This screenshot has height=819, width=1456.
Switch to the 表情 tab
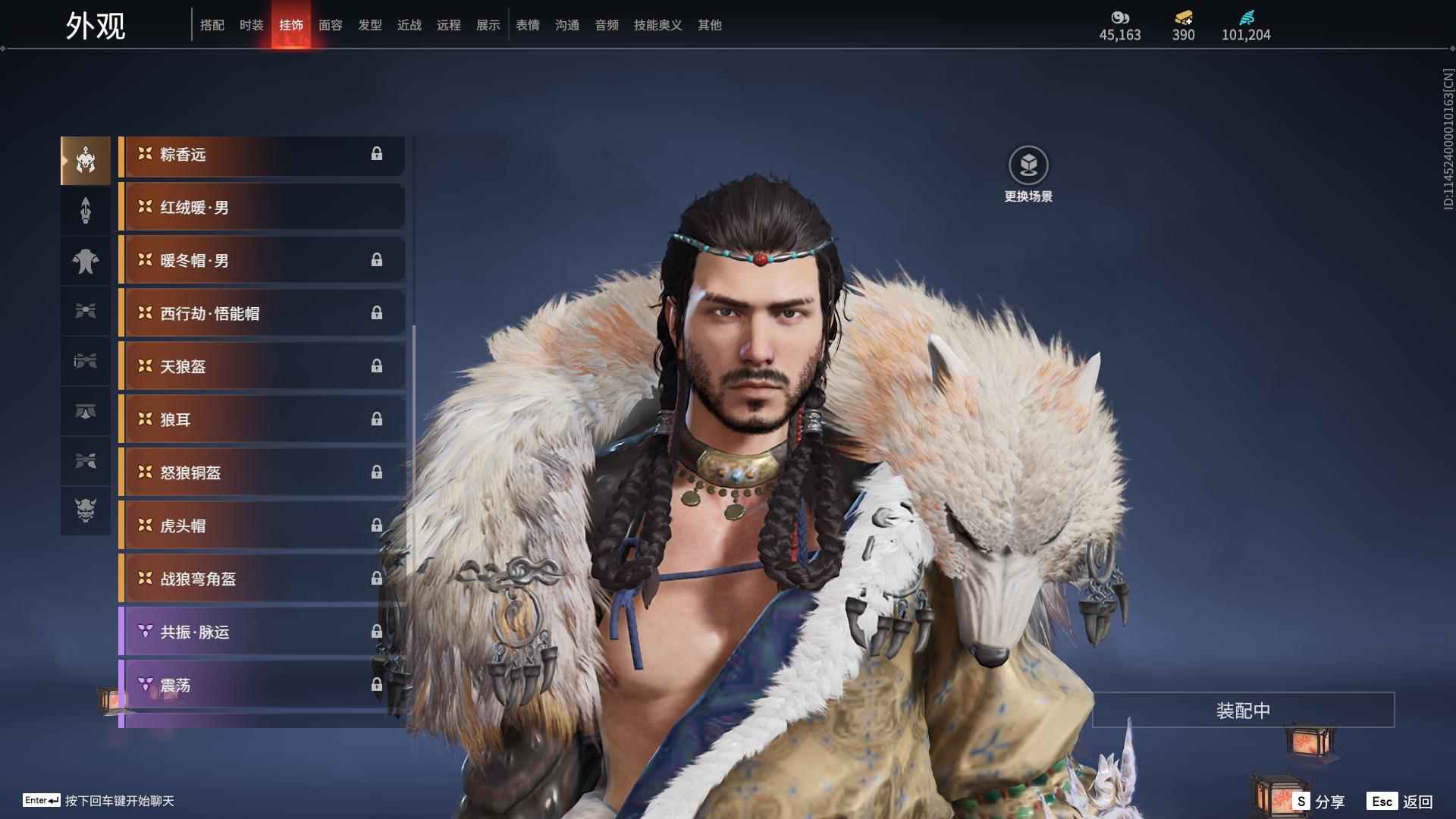[x=527, y=25]
